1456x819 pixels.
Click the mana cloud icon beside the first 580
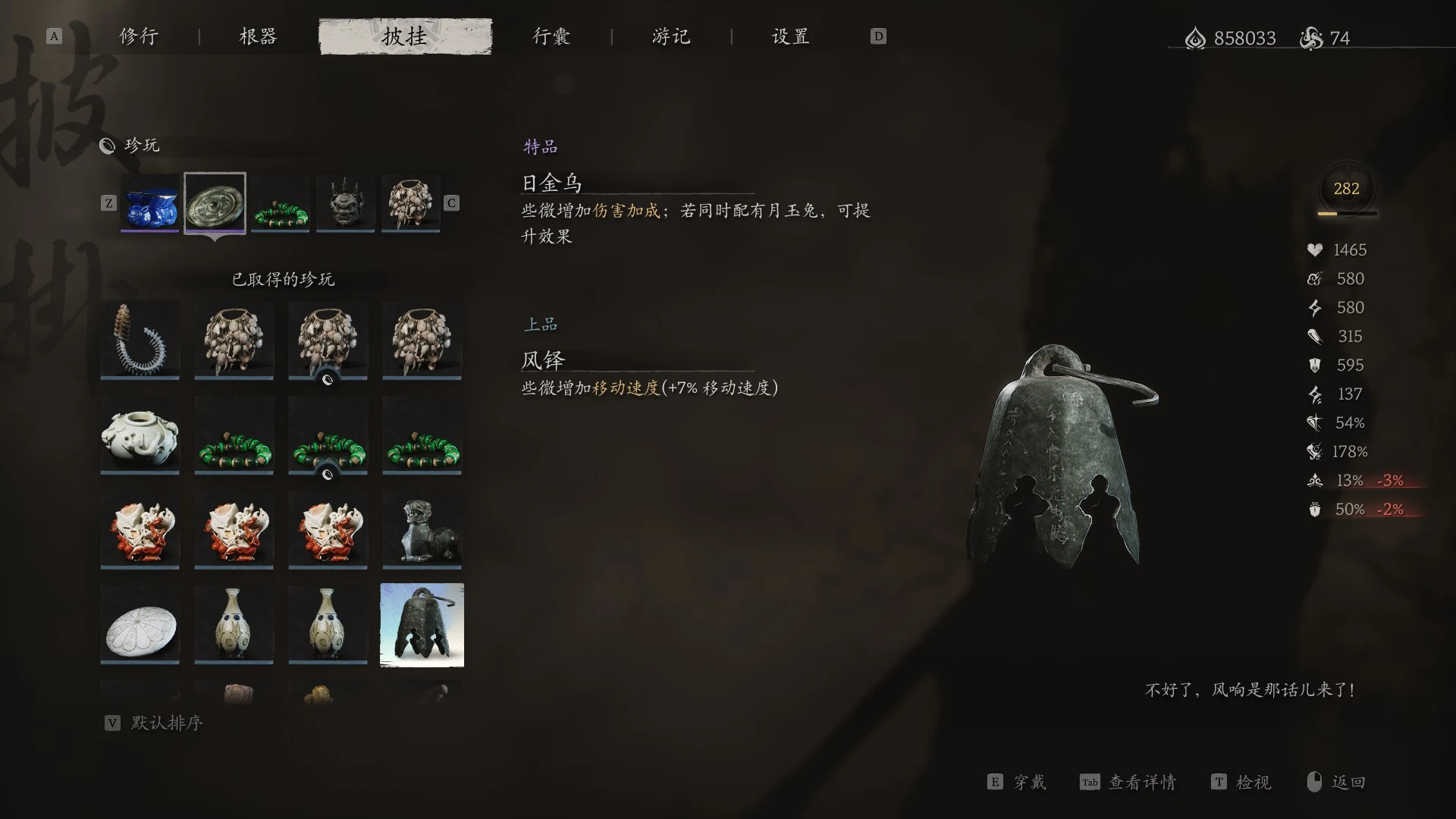click(1316, 278)
